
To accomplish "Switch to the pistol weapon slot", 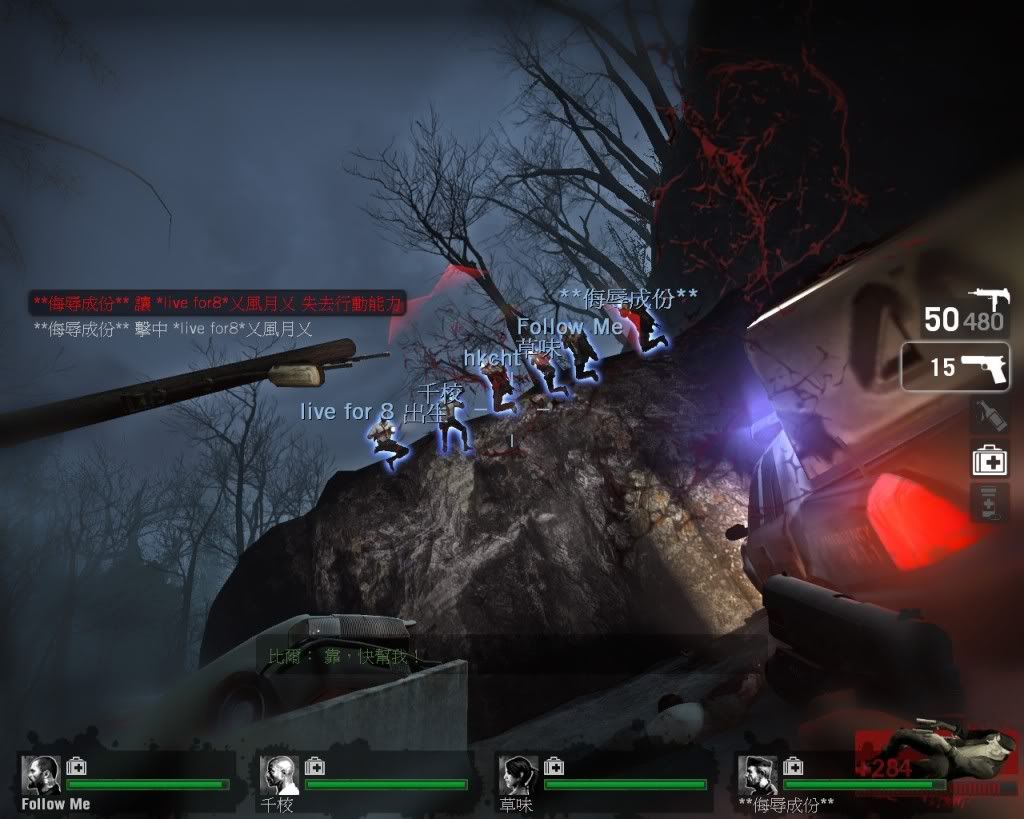I will pos(955,367).
